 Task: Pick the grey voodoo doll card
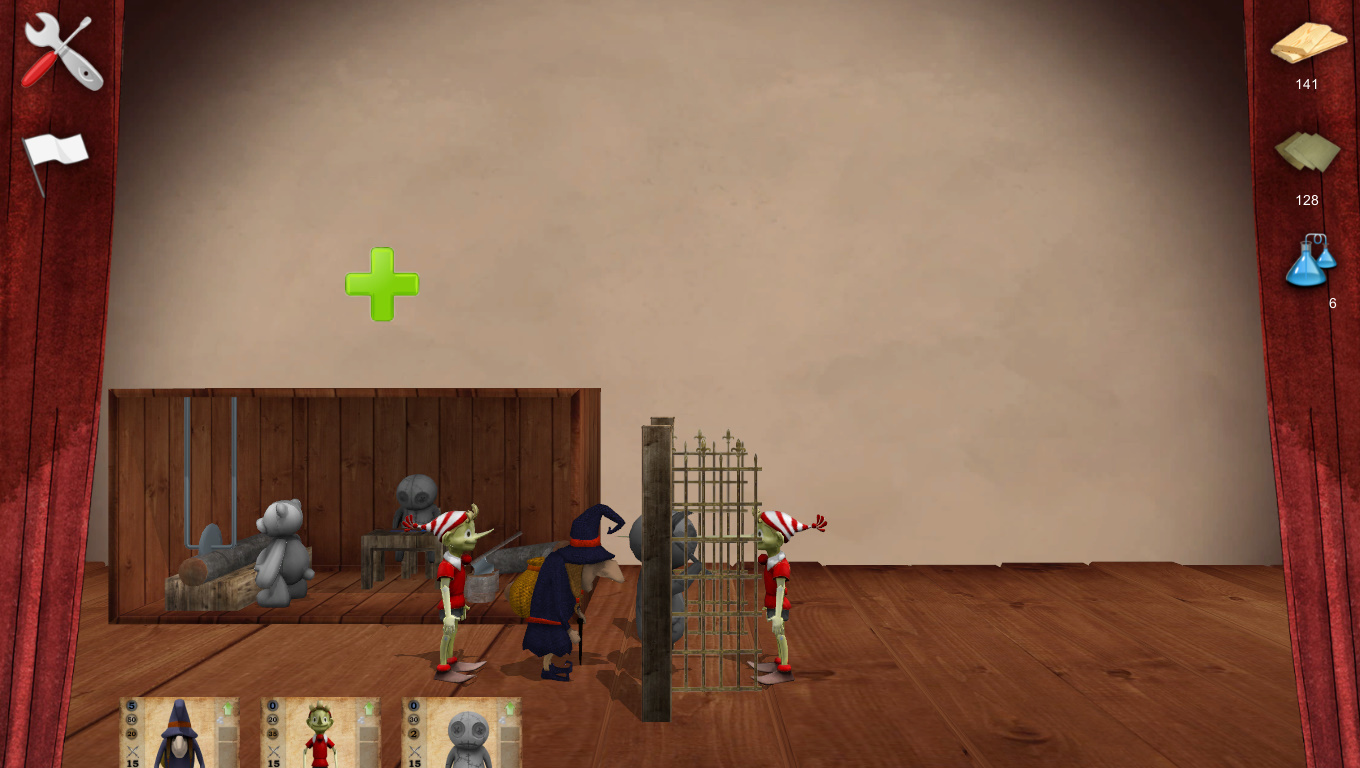point(462,733)
